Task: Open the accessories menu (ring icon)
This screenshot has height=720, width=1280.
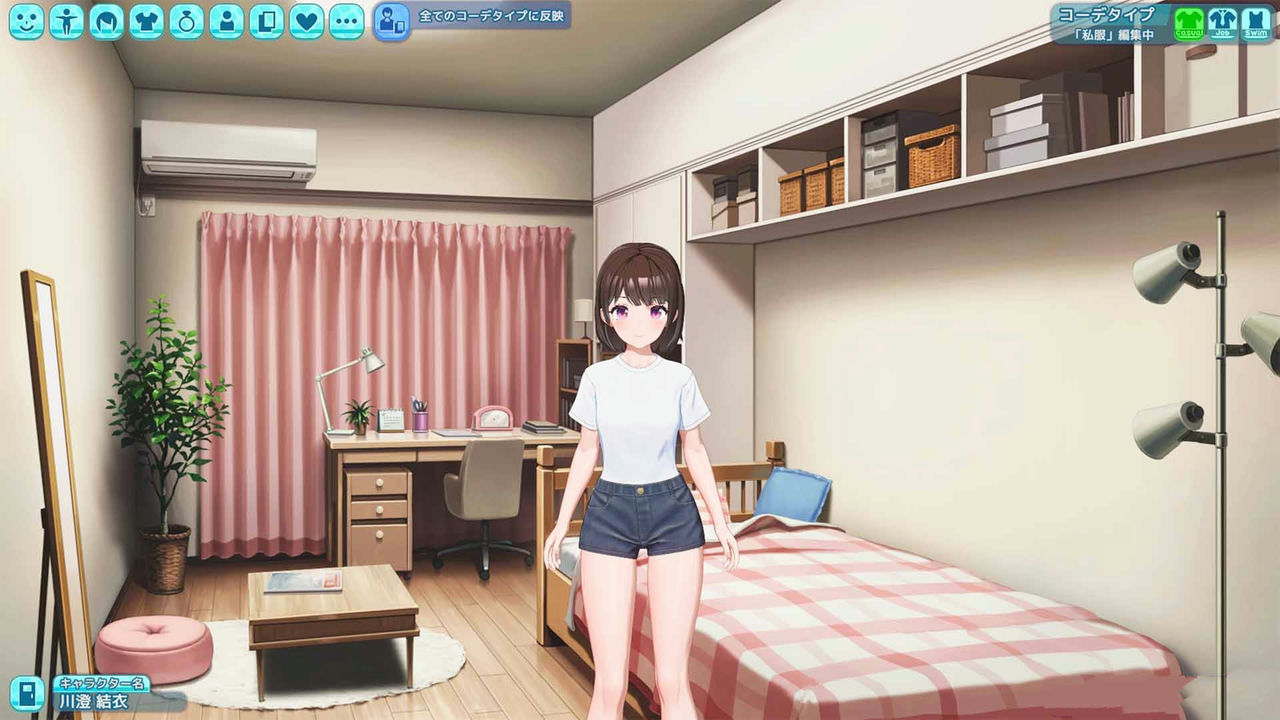Action: click(x=187, y=20)
